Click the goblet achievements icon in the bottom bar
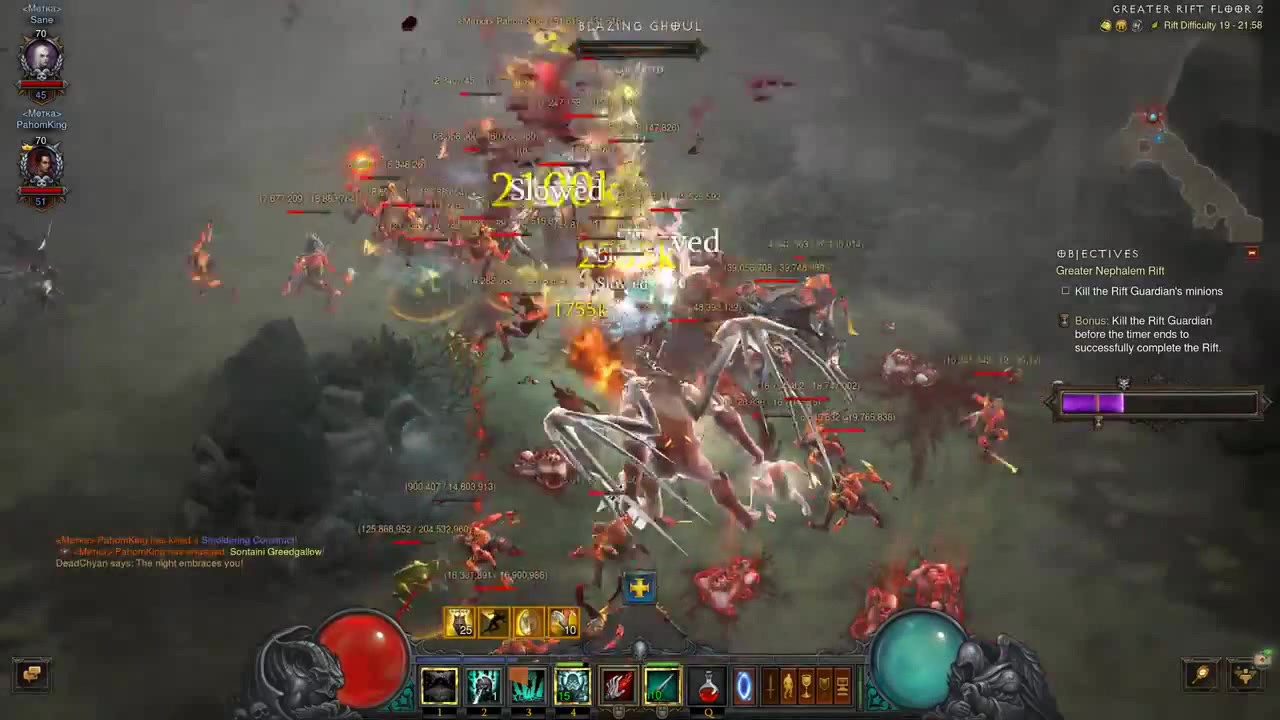Image resolution: width=1280 pixels, height=720 pixels. pyautogui.click(x=808, y=686)
